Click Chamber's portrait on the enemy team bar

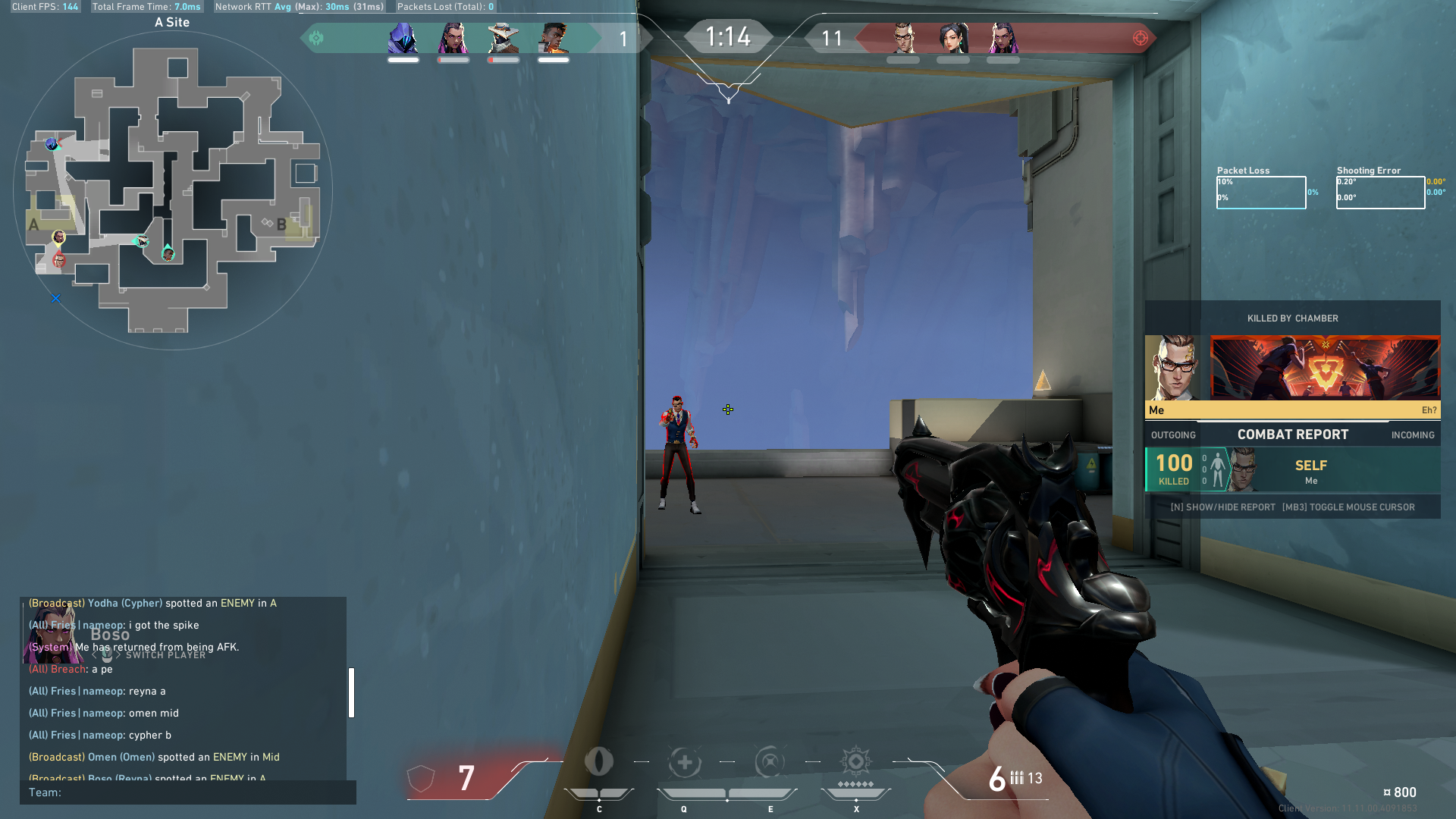[x=905, y=36]
